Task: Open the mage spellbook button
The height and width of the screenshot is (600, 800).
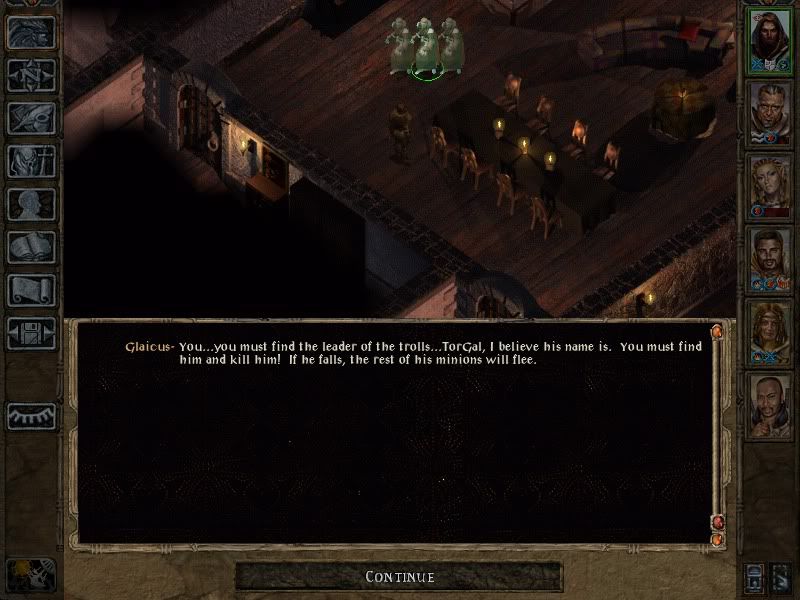Action: 31,246
